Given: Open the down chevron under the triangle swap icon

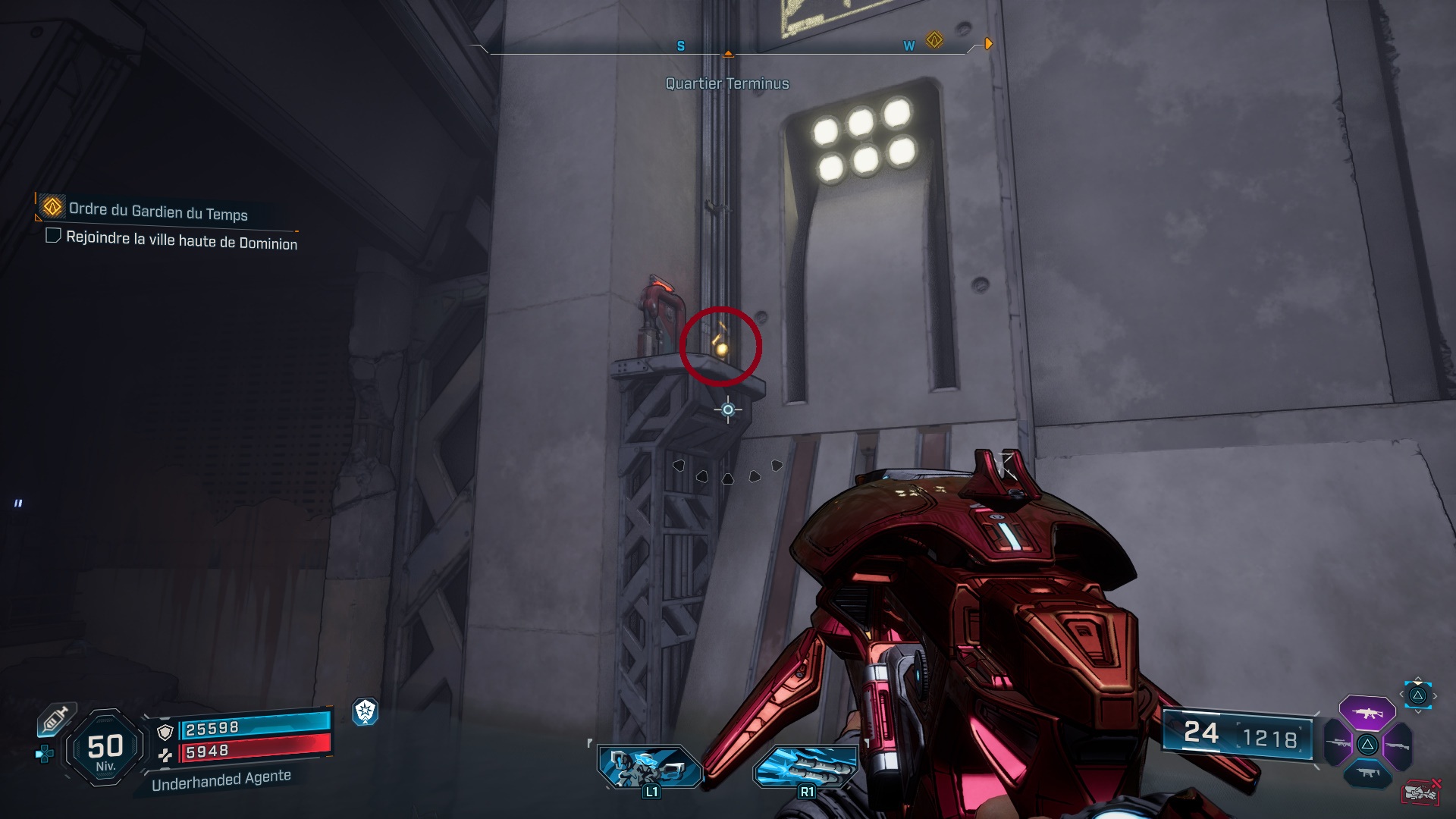Looking at the screenshot, I should pyautogui.click(x=1417, y=711).
